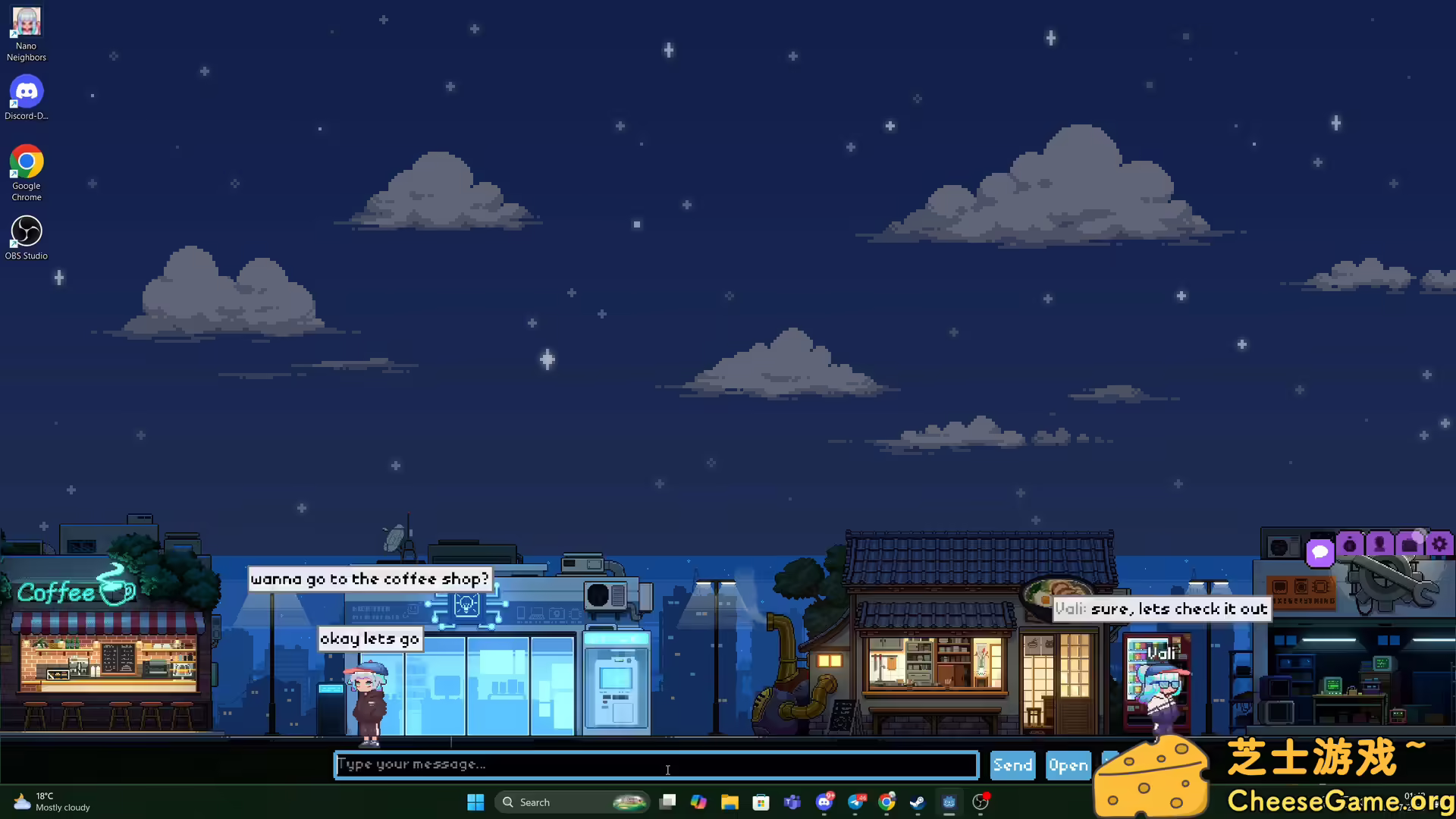Open the chat bubble panel
Viewport: 1456px width, 819px height.
(1321, 553)
